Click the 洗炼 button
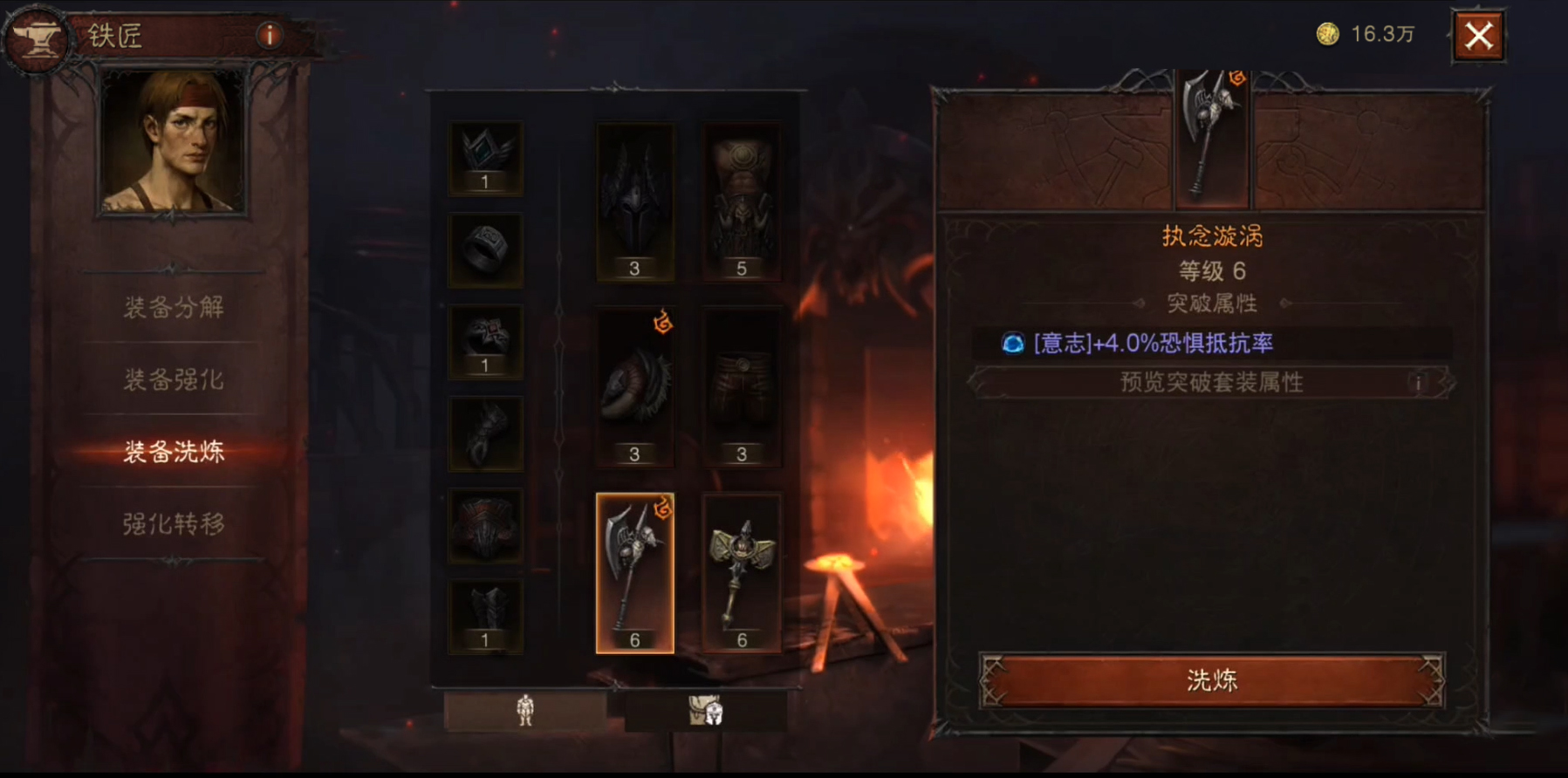This screenshot has width=1568, height=778. point(1211,680)
